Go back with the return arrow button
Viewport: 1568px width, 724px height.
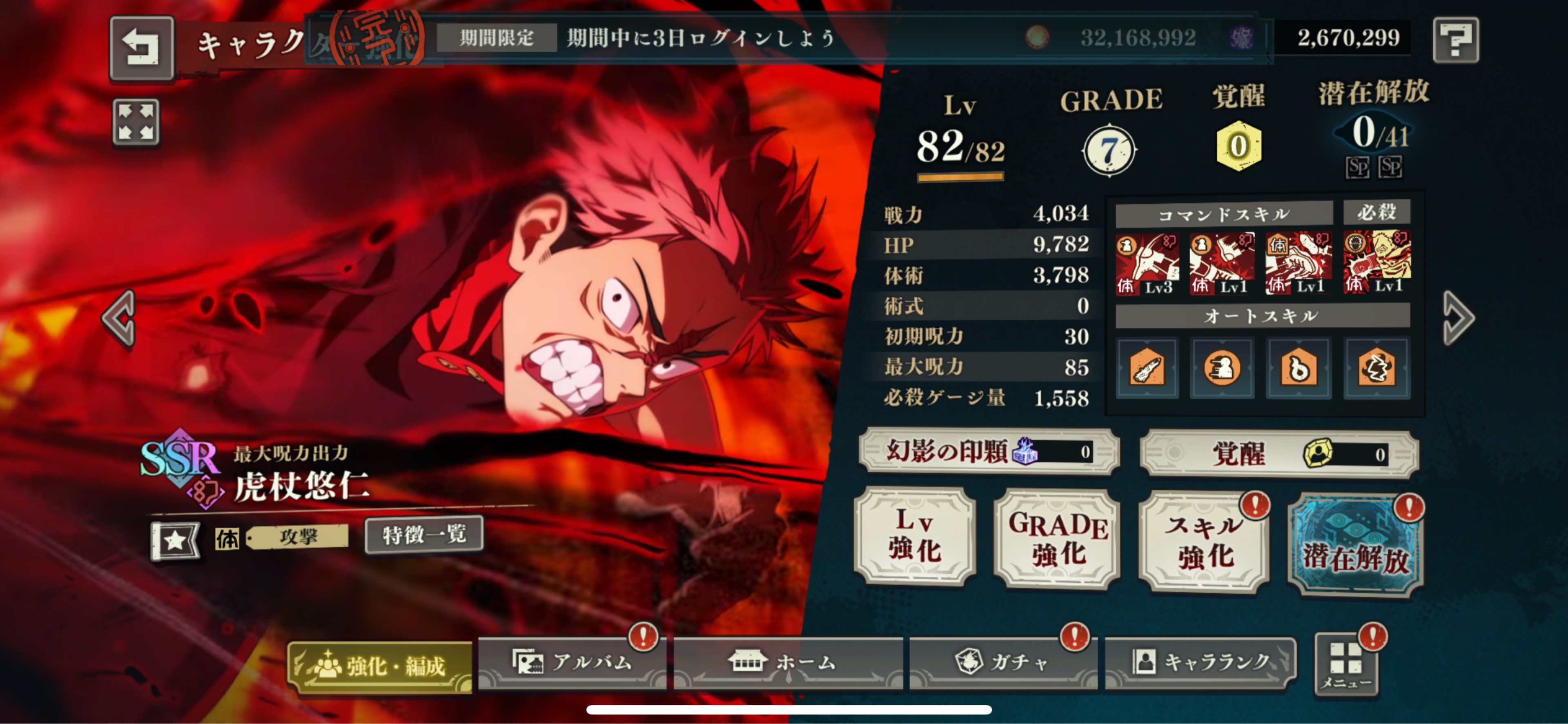tap(141, 47)
